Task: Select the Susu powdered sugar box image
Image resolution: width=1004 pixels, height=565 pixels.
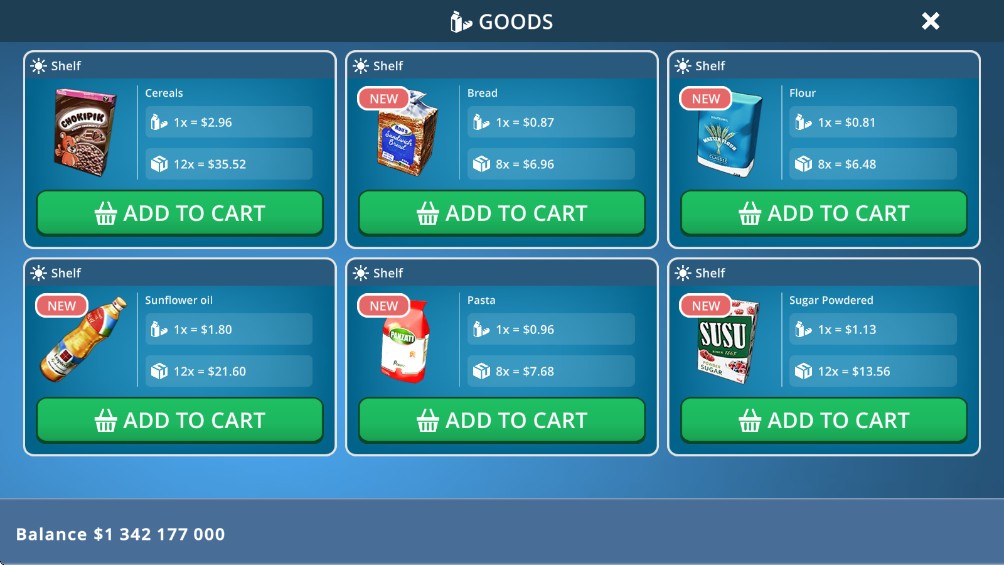Action: pos(727,341)
